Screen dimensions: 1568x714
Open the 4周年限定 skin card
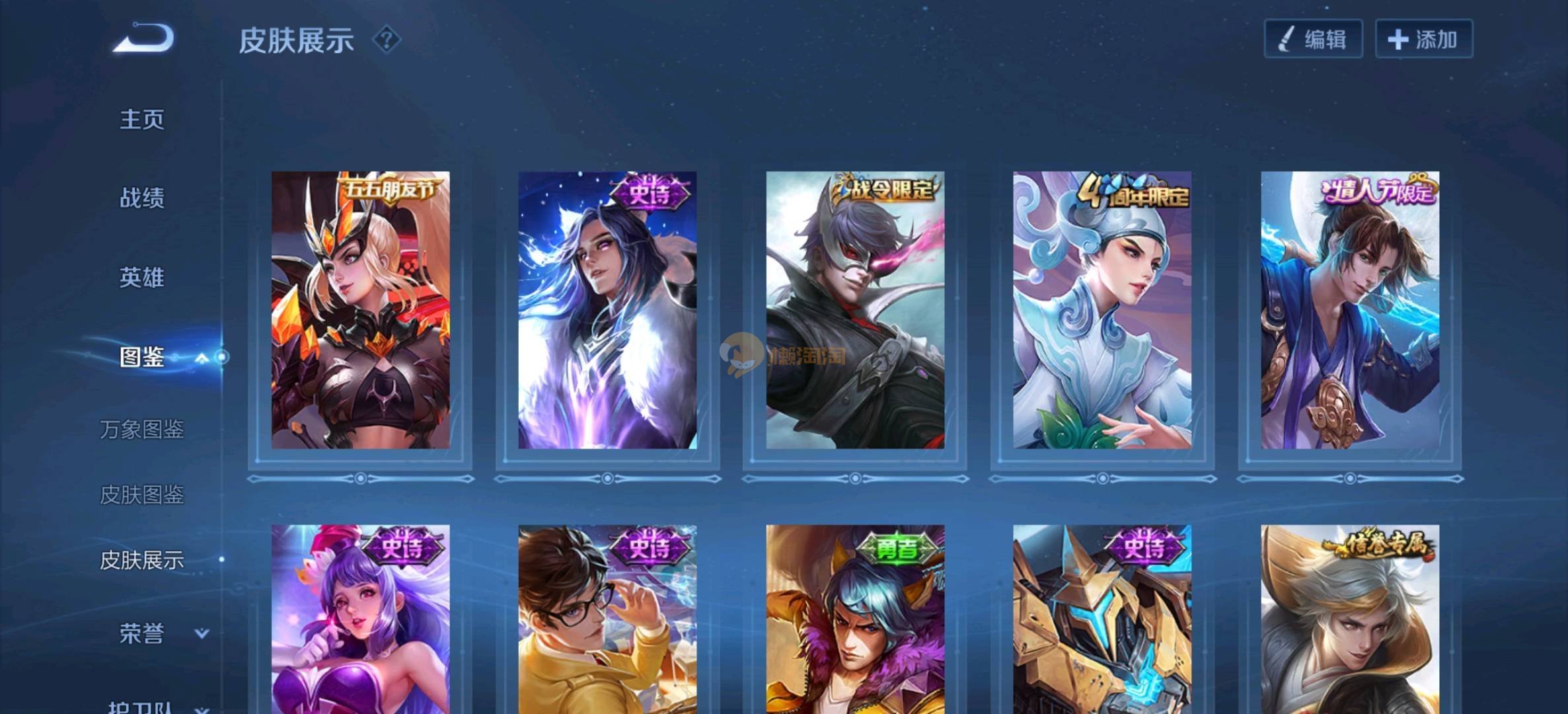click(x=1102, y=311)
